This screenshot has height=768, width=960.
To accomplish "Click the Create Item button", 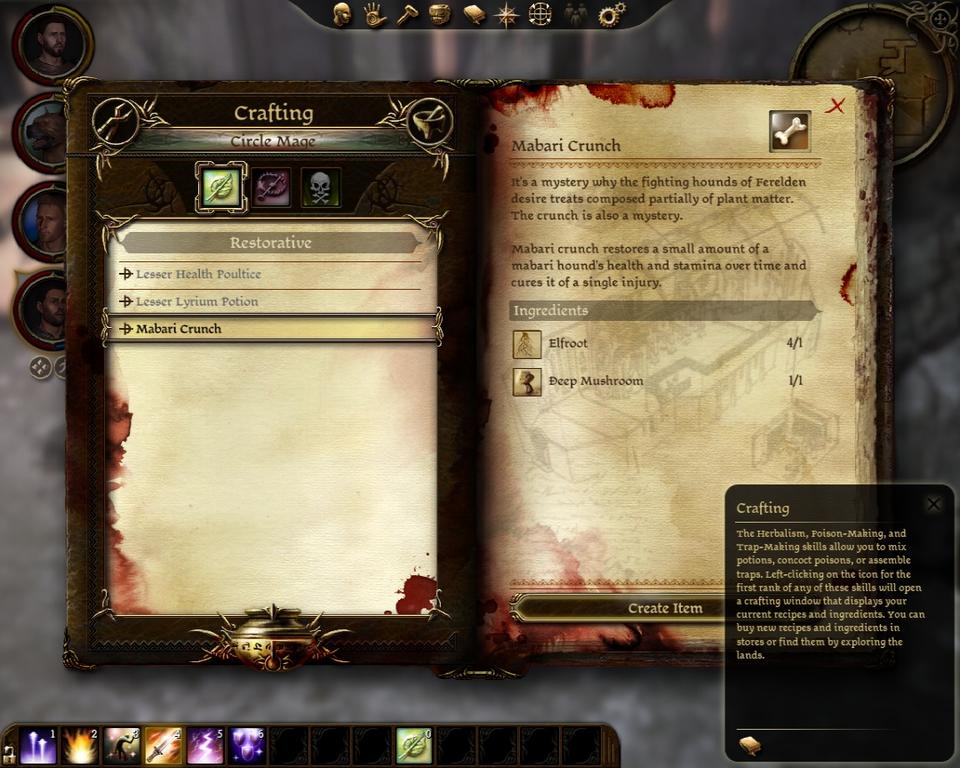I will [x=664, y=608].
